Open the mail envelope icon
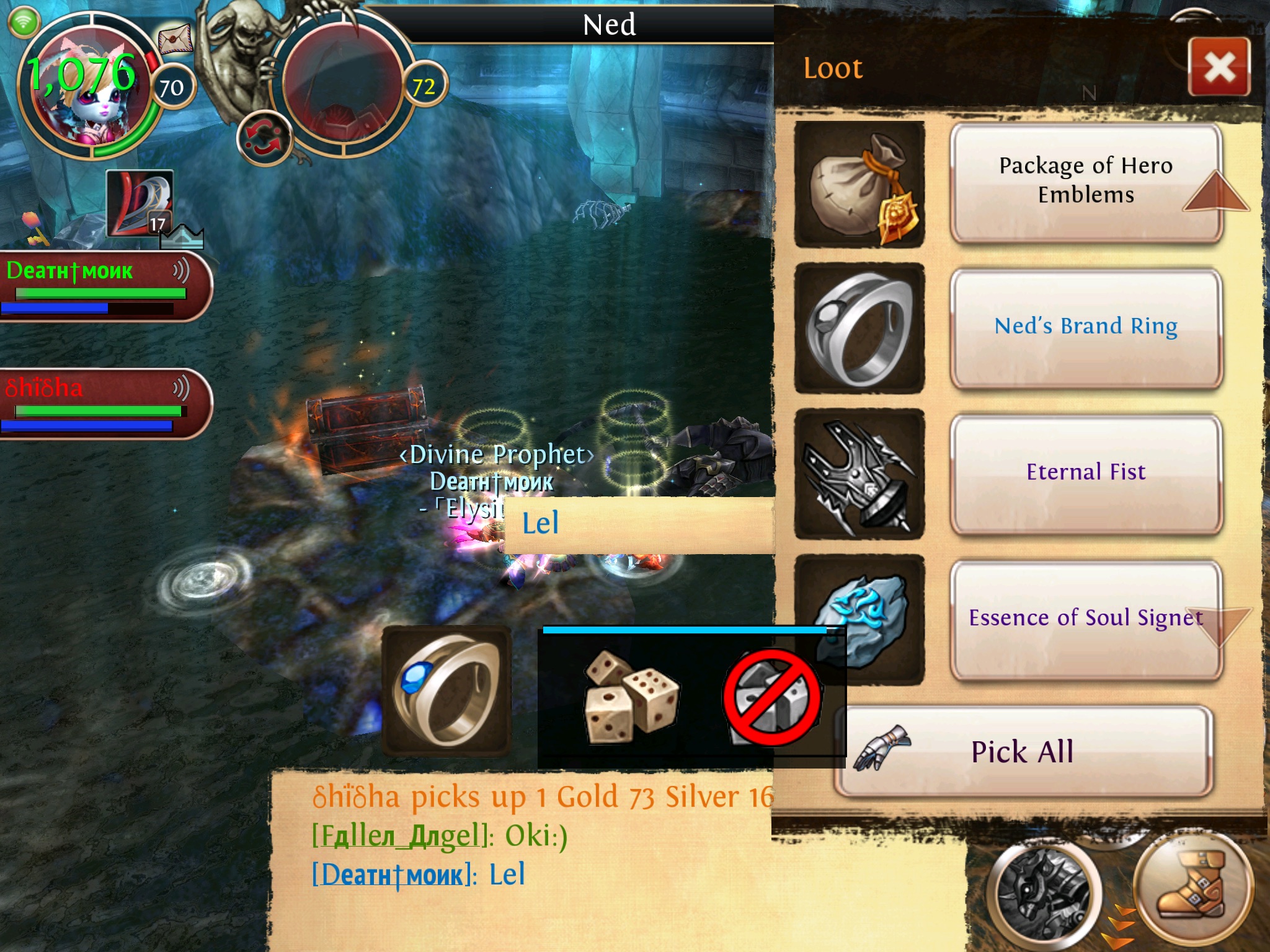 [175, 42]
